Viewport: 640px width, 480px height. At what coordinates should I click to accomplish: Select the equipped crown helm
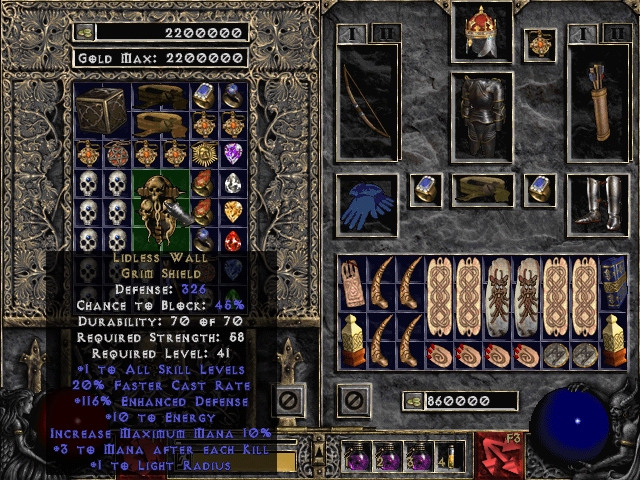[x=482, y=33]
